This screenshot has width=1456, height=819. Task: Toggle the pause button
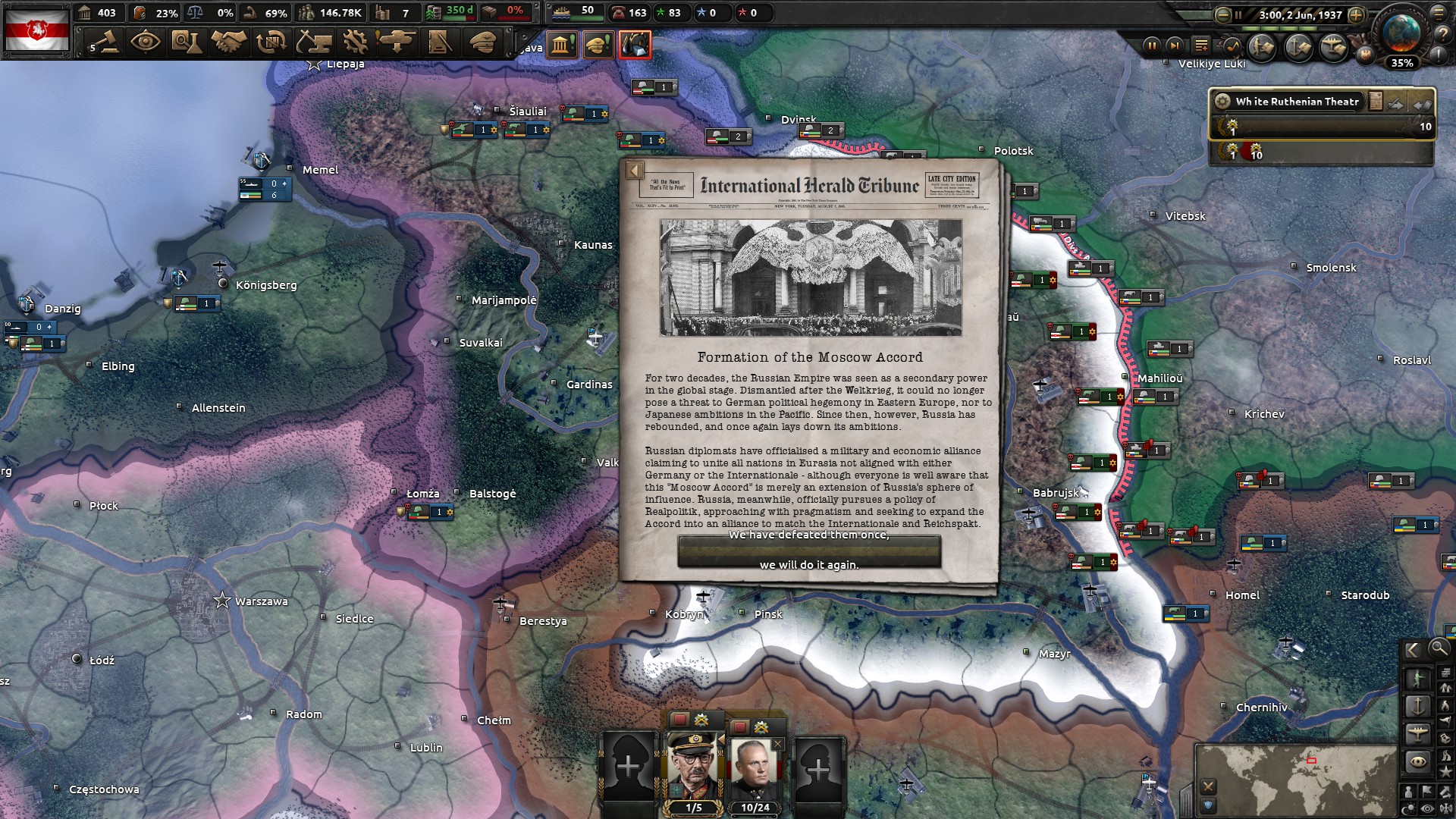point(1152,45)
